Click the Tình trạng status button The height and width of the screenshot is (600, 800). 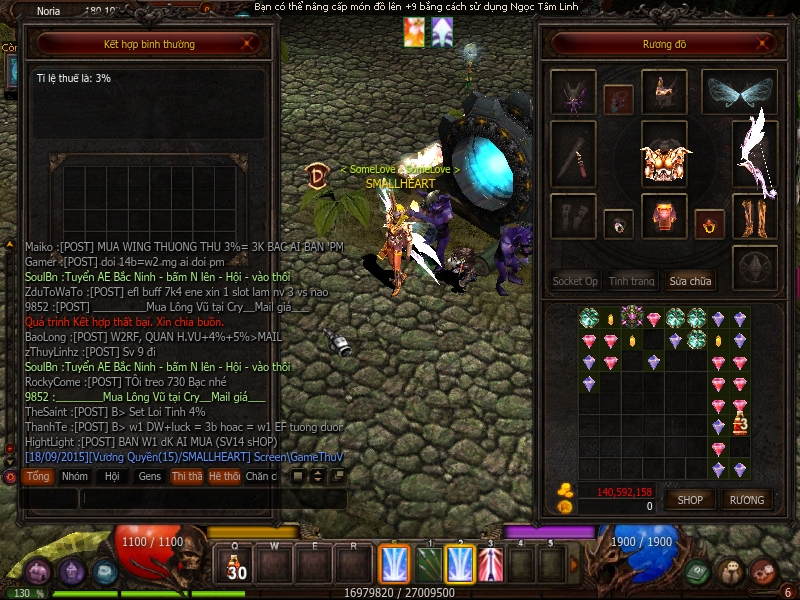click(632, 281)
